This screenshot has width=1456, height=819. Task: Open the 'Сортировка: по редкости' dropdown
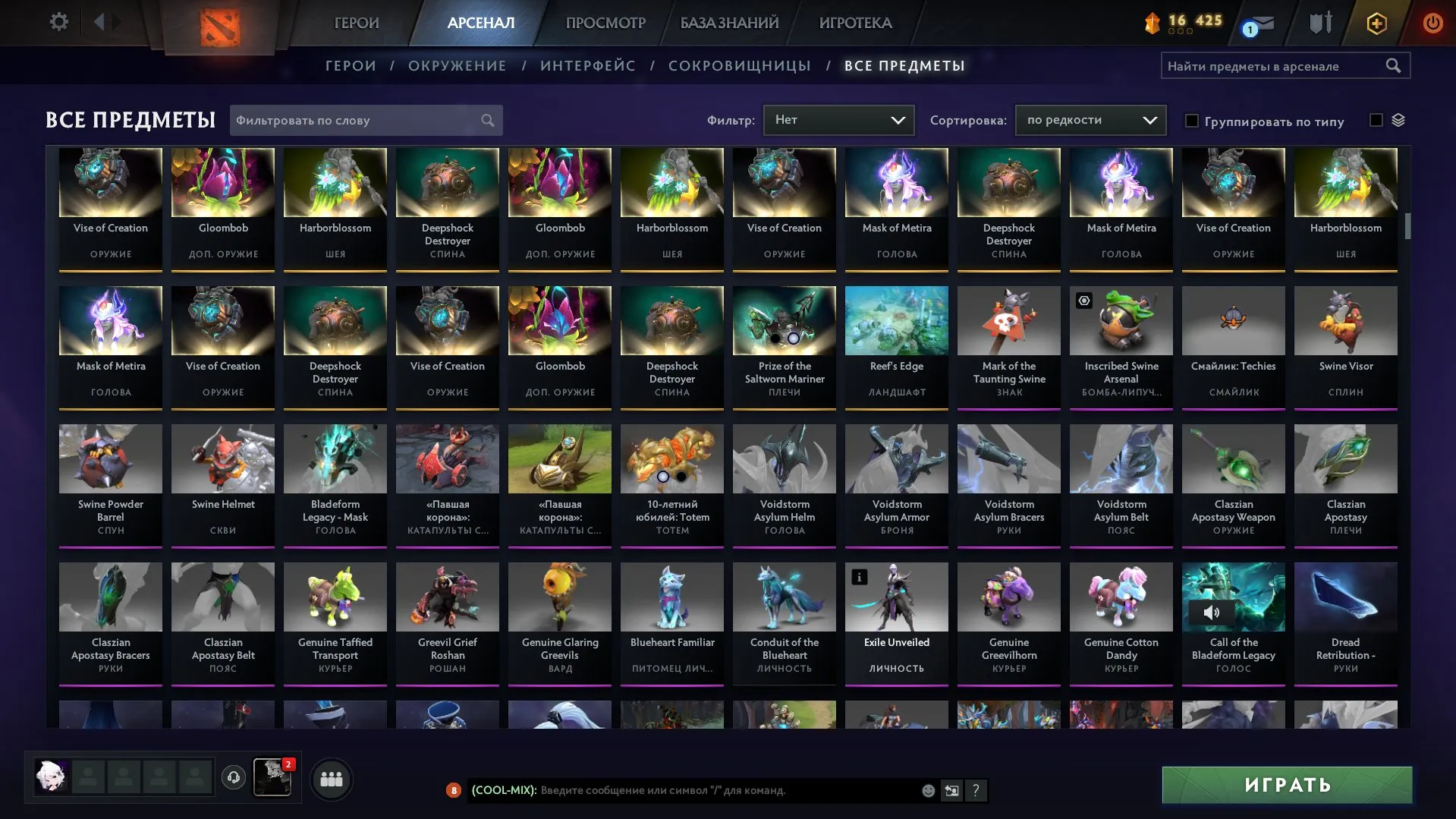pos(1090,119)
